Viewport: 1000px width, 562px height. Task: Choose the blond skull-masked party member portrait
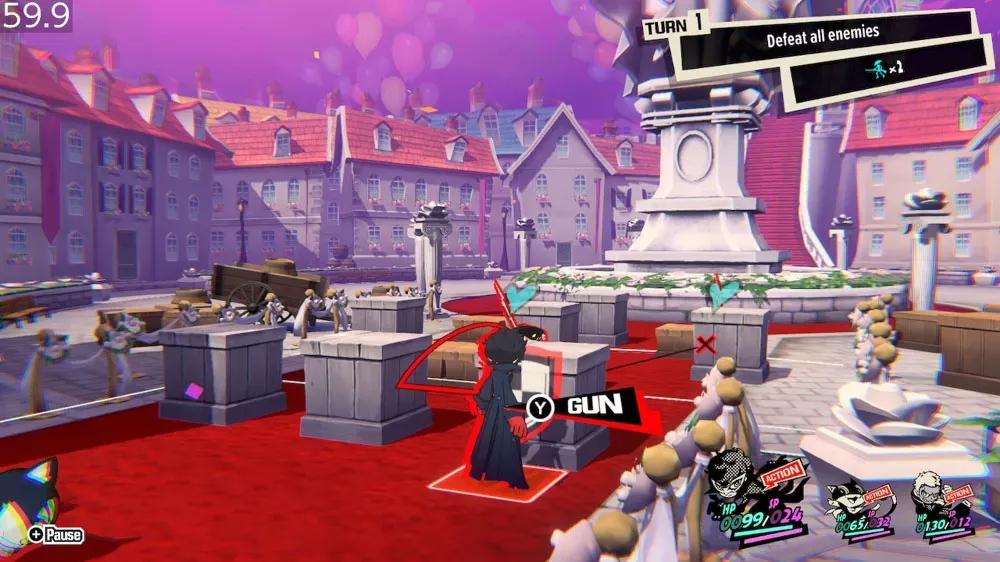point(928,491)
